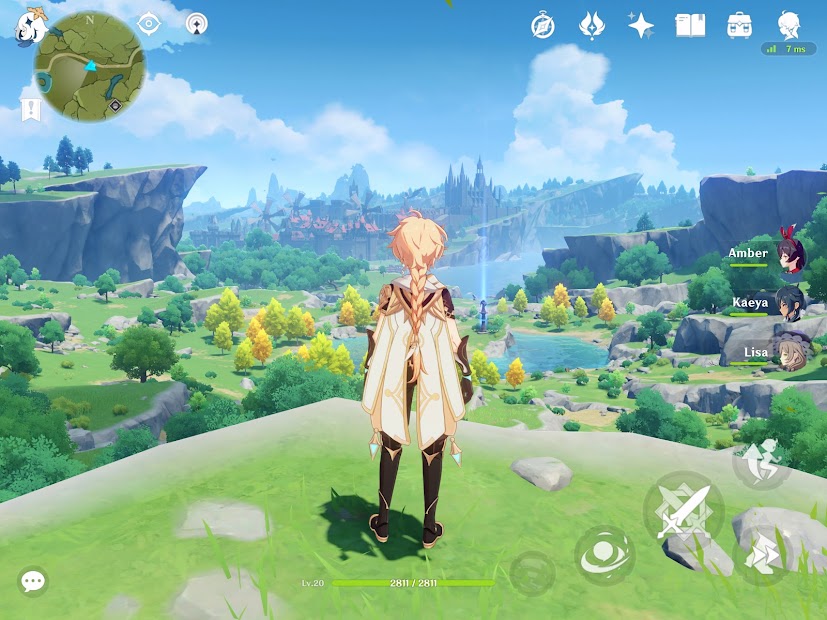Tap the eye-shaped icon beside the minimap

150,22
